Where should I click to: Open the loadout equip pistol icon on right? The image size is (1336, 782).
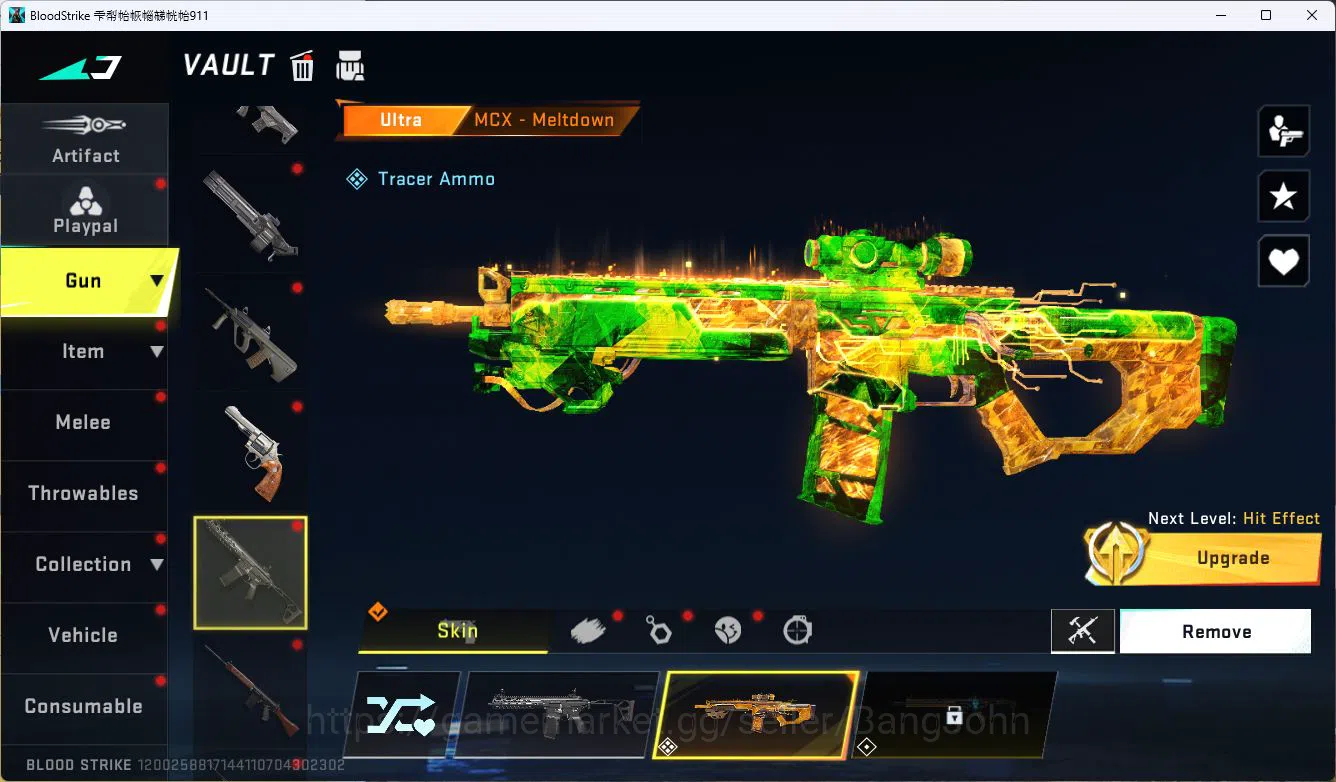click(1283, 131)
